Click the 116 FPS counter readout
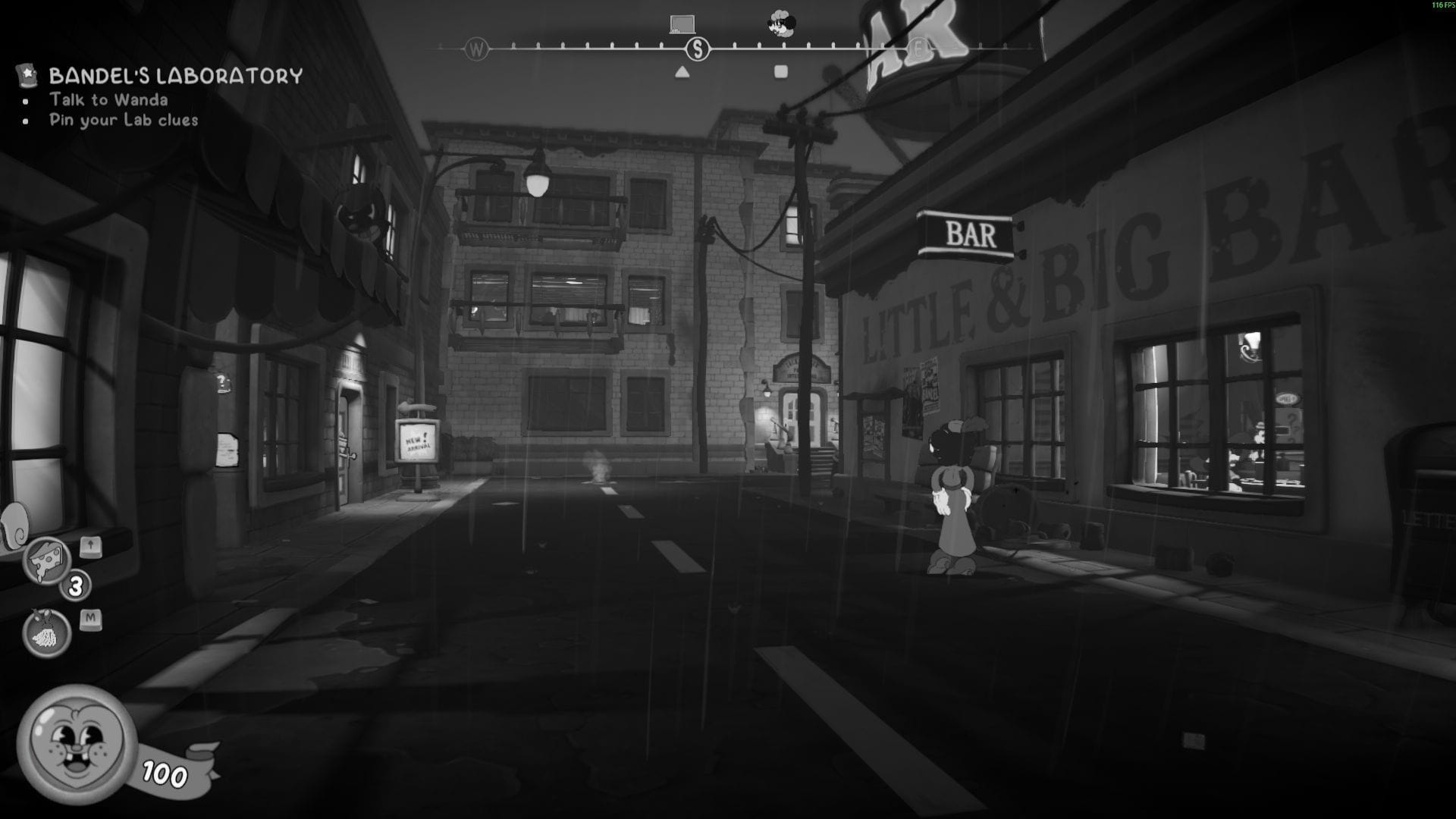The image size is (1456, 819). tap(1440, 6)
